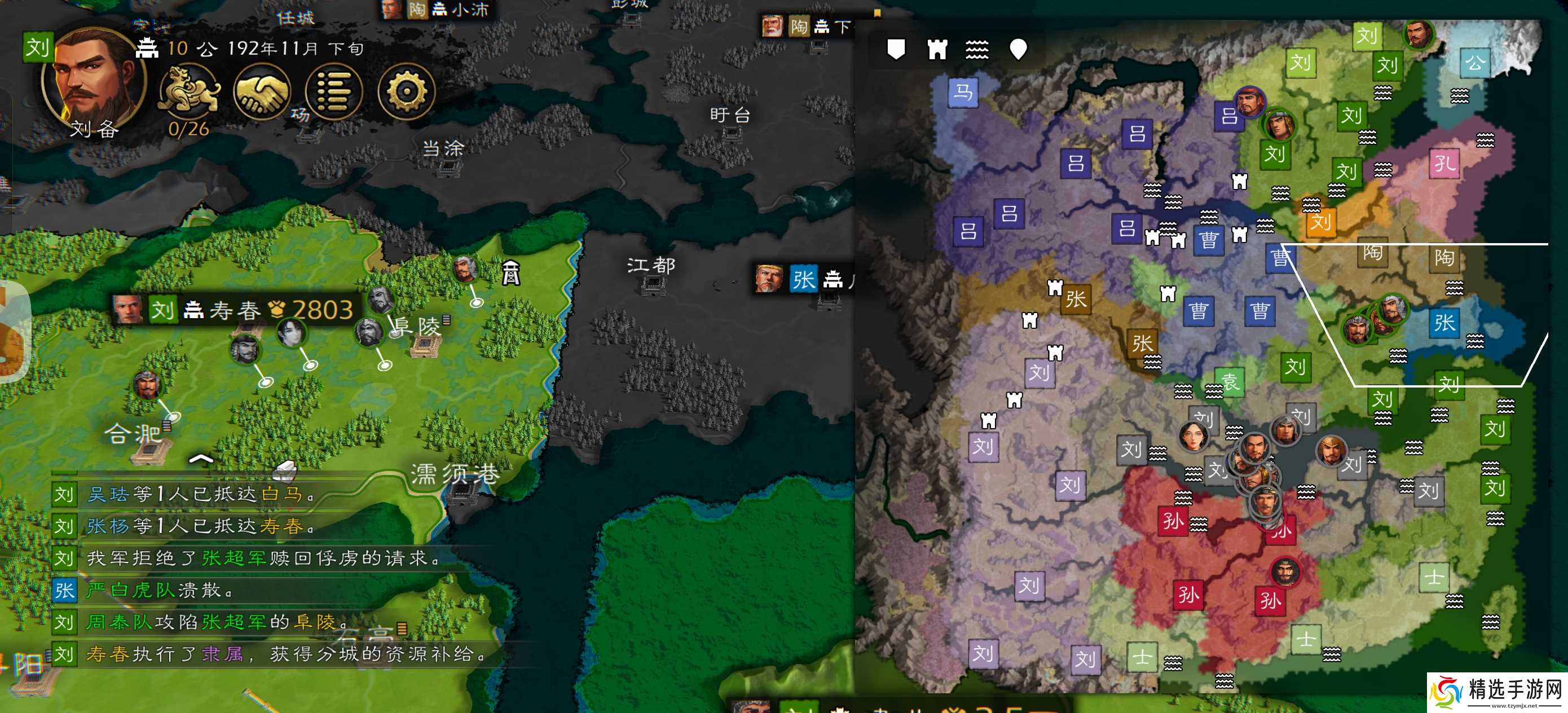Select the 严白虎队 routed log message
The image size is (1568, 713).
click(x=160, y=590)
